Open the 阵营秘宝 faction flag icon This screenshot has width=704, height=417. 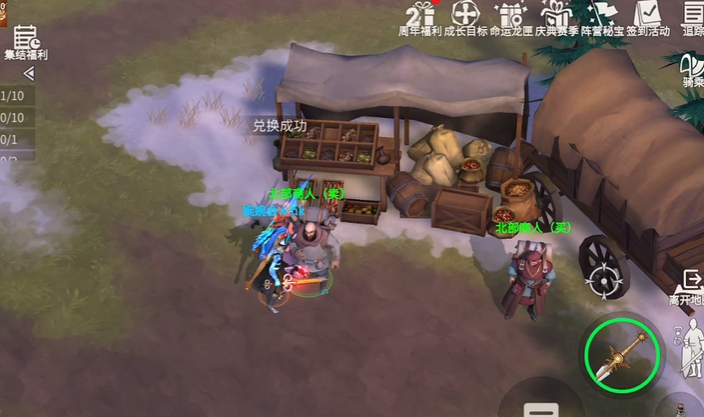[603, 16]
